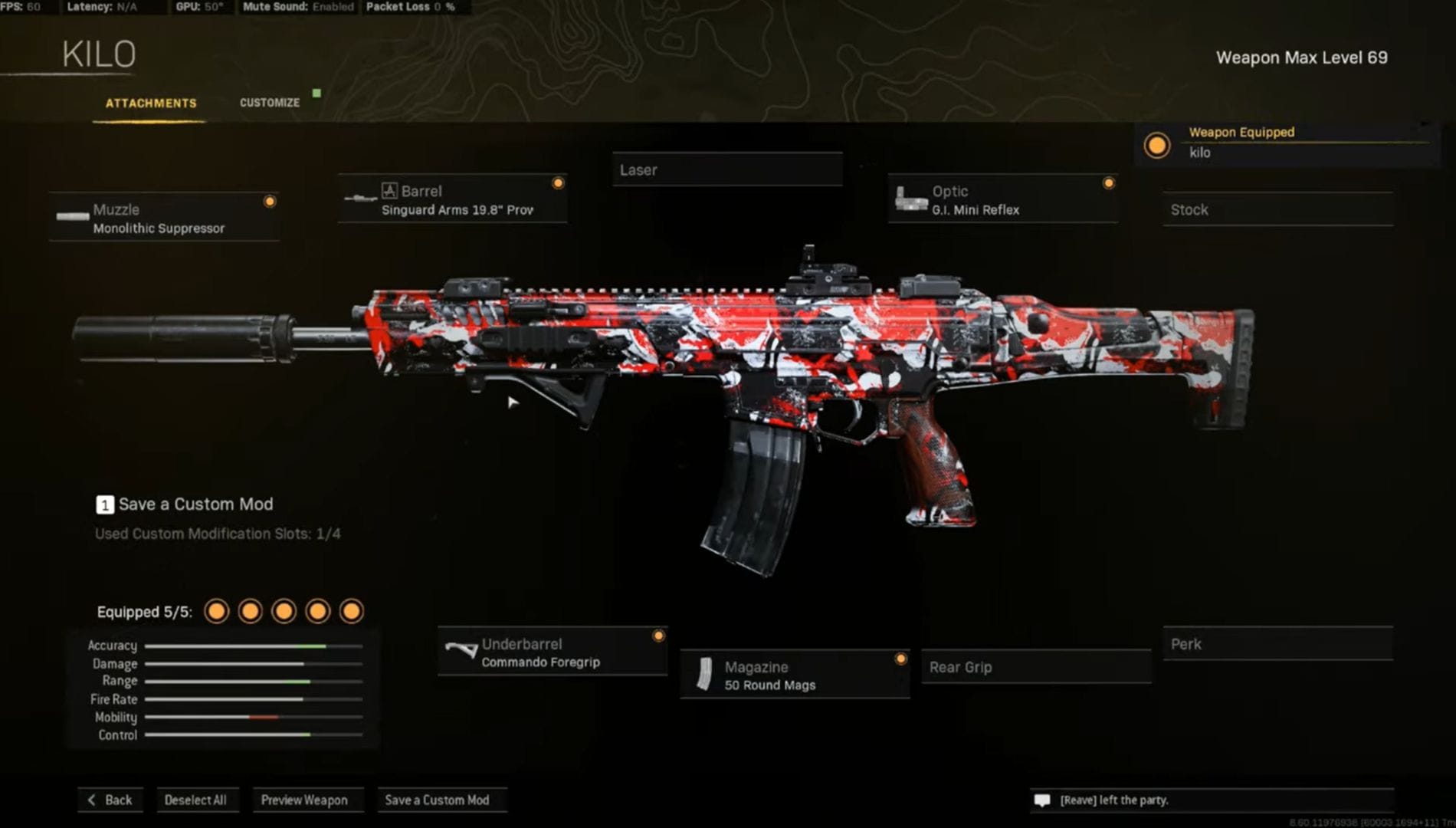Click the last equipped attachment dot
The width and height of the screenshot is (1456, 828).
click(x=349, y=611)
